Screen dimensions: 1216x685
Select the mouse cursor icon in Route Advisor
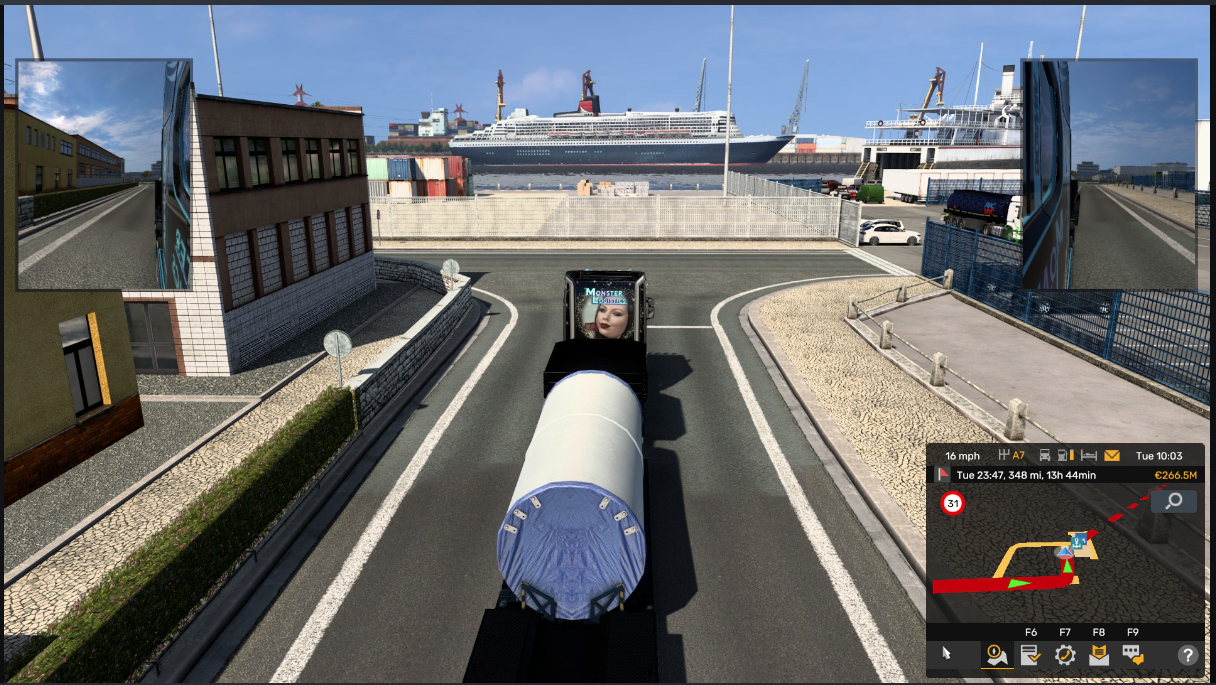pyautogui.click(x=948, y=655)
